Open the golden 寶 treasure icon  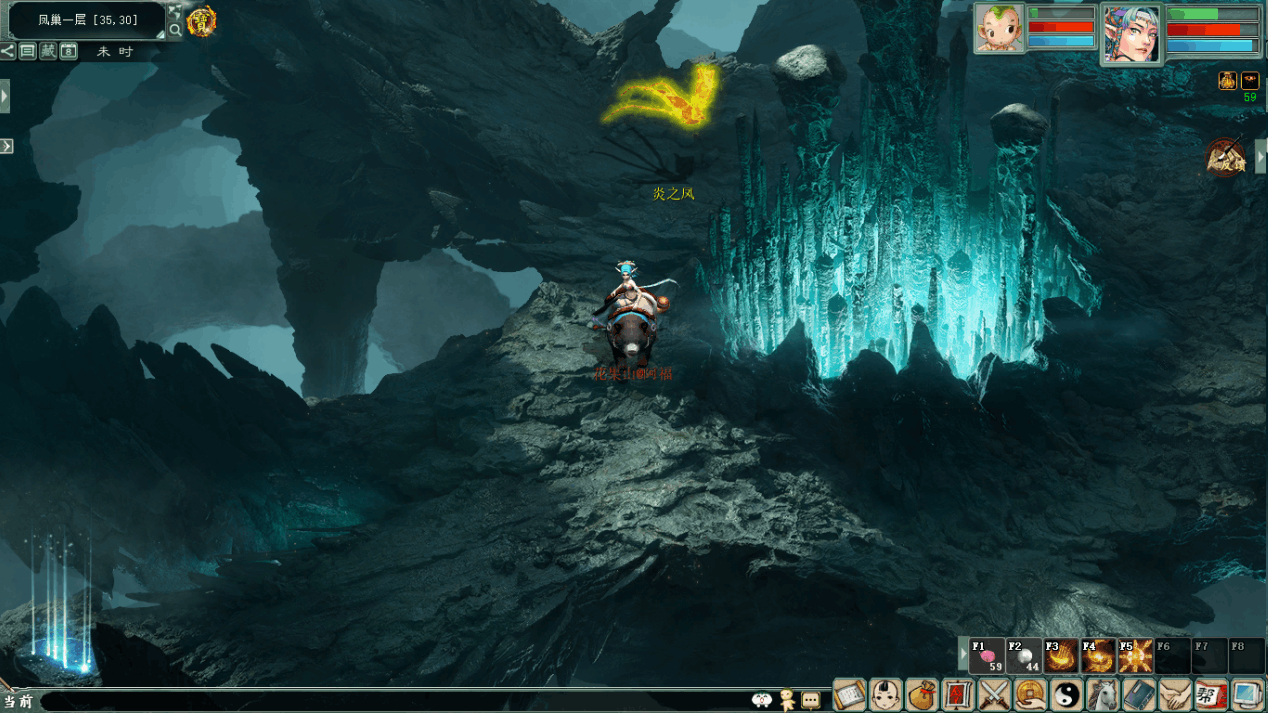point(201,21)
